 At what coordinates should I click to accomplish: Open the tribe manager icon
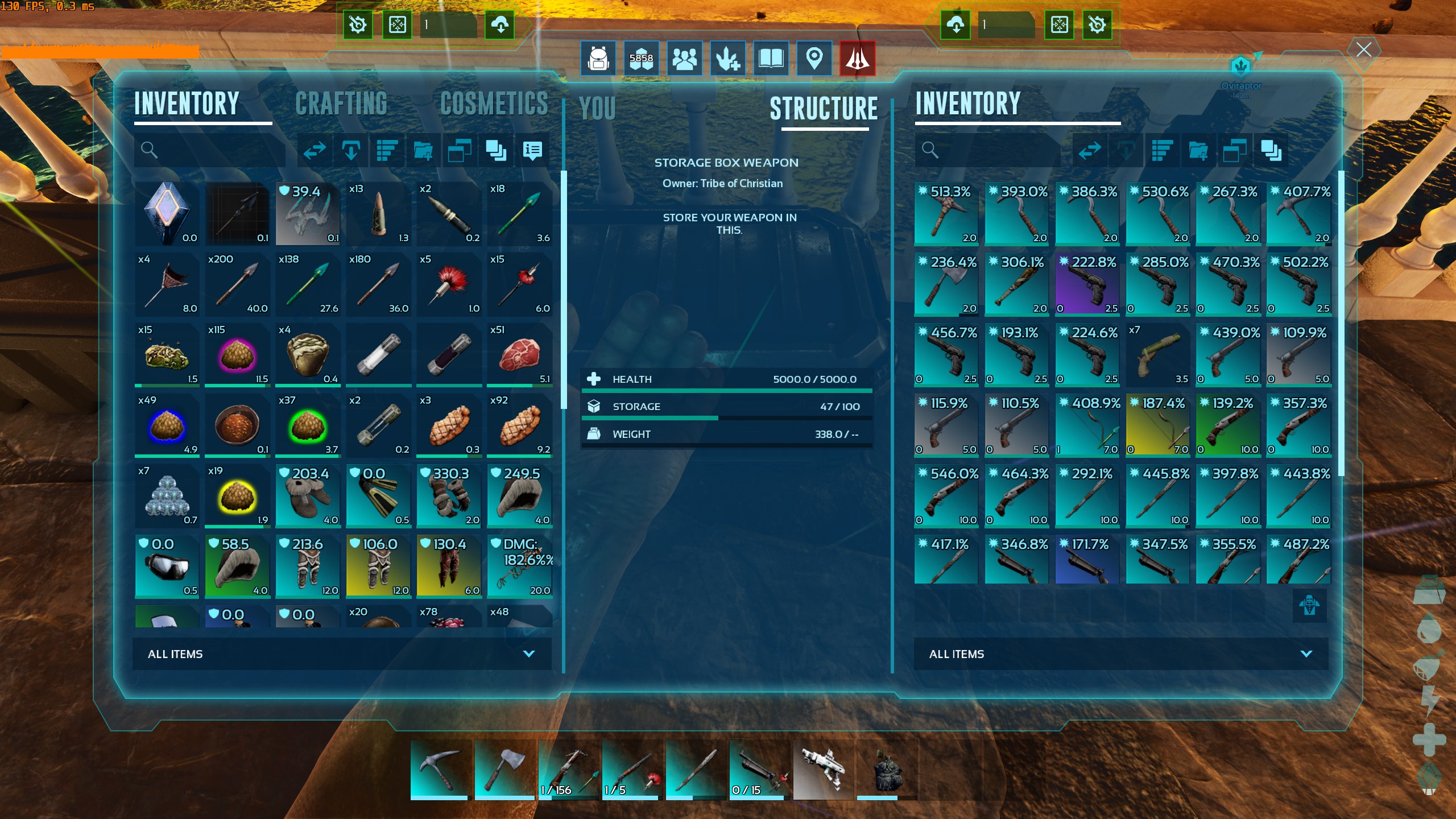(x=684, y=58)
